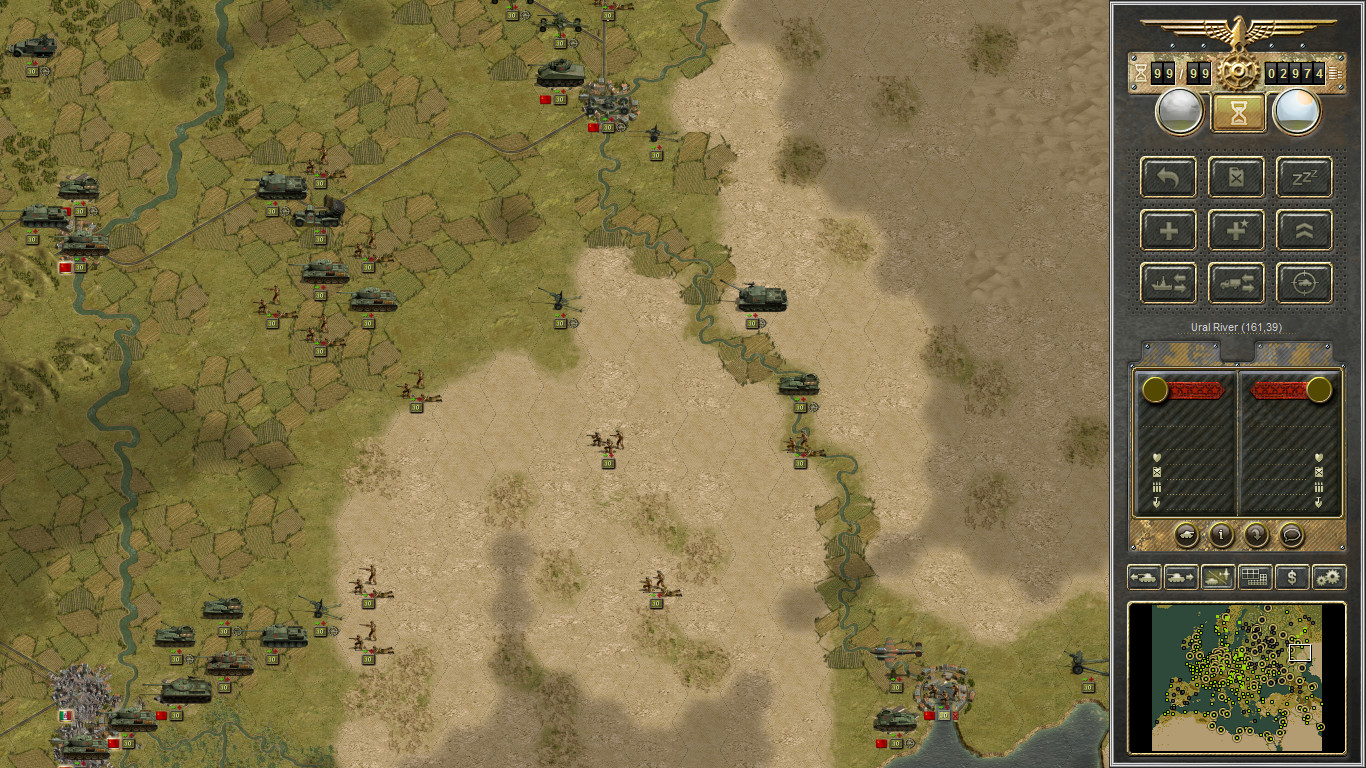Image resolution: width=1366 pixels, height=768 pixels.
Task: Open the purchase screen with the dollar button
Action: [1292, 577]
